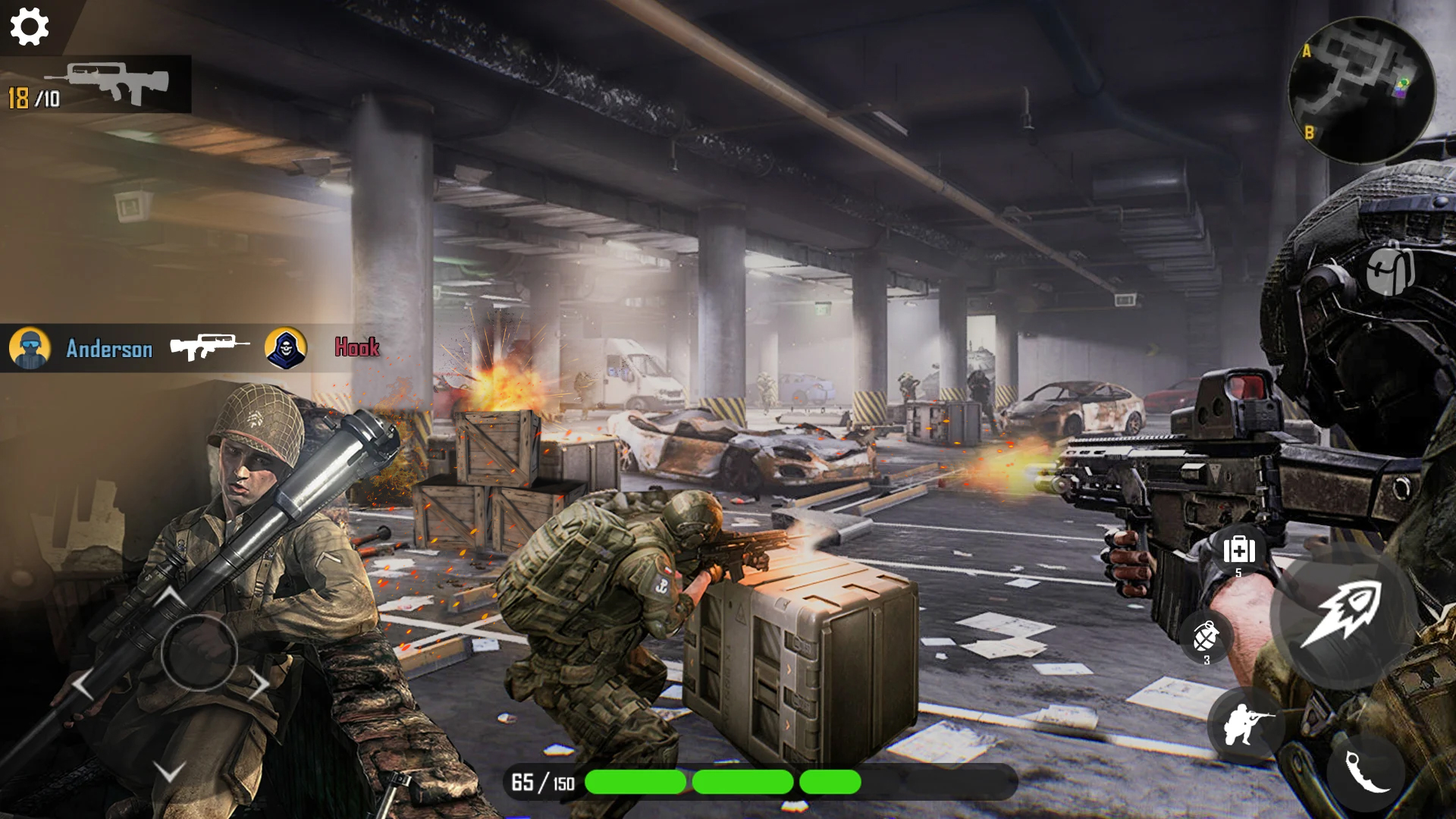The image size is (1456, 819).
Task: Tap the movement joystick center
Action: tap(199, 652)
